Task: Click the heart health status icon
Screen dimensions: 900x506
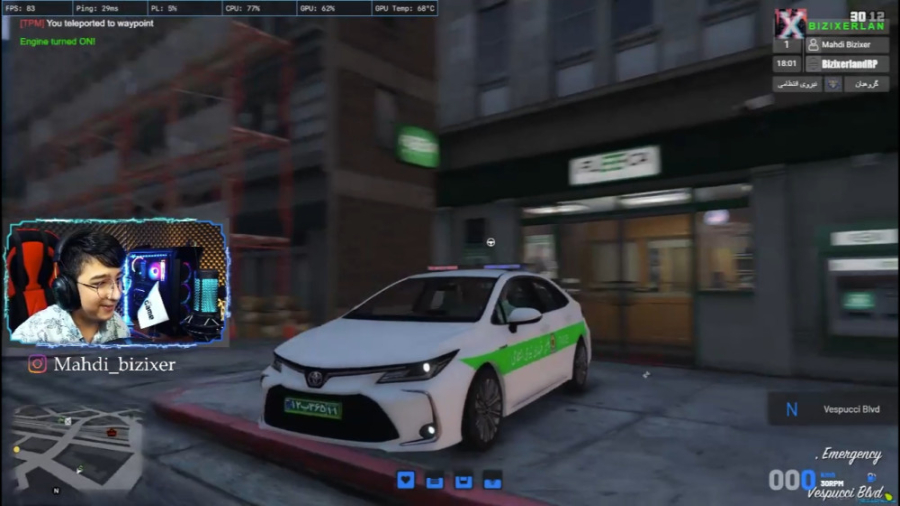Action: (405, 480)
